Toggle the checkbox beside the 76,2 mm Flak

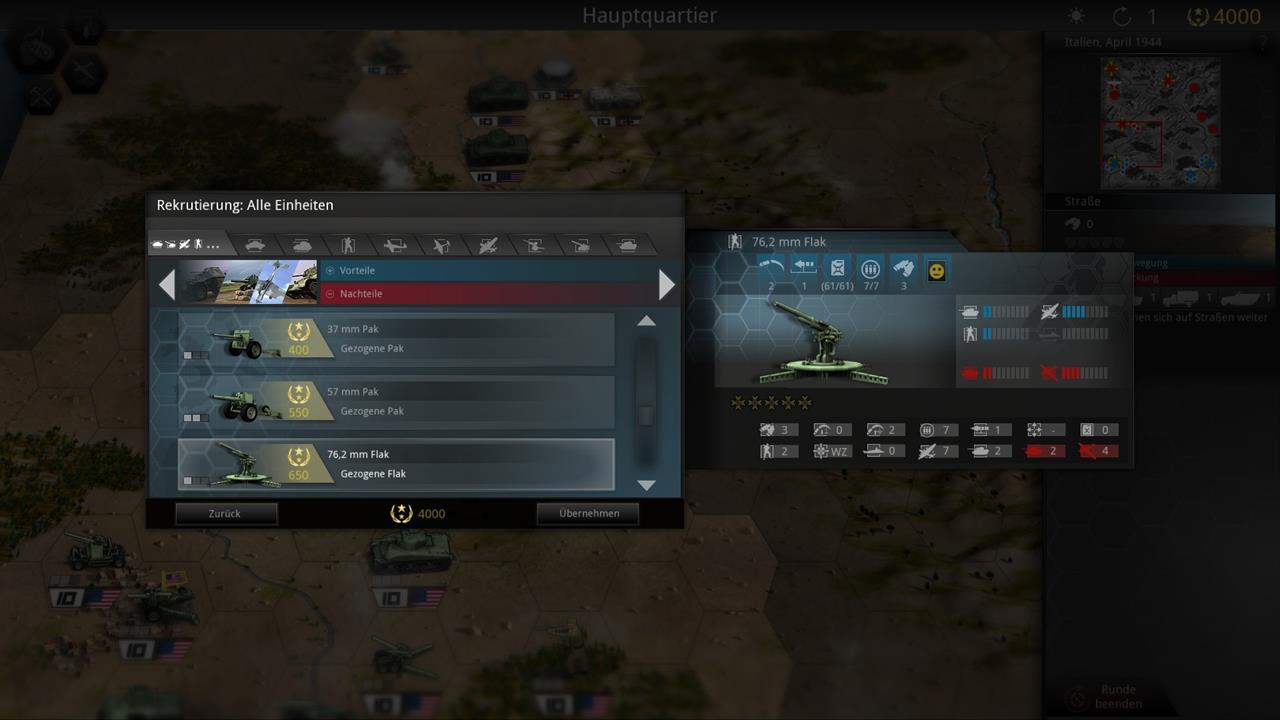(x=189, y=481)
